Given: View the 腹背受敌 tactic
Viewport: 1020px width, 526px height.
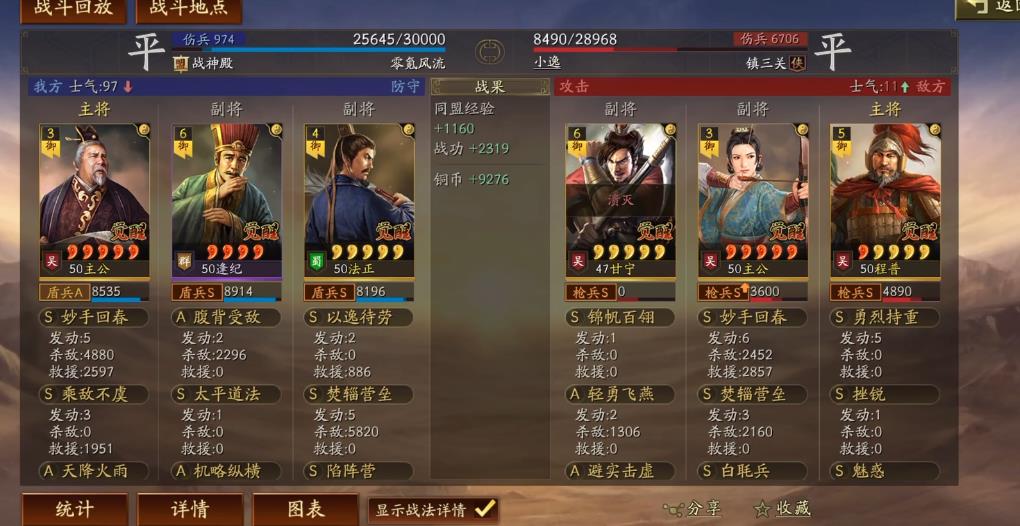Looking at the screenshot, I should (x=226, y=317).
